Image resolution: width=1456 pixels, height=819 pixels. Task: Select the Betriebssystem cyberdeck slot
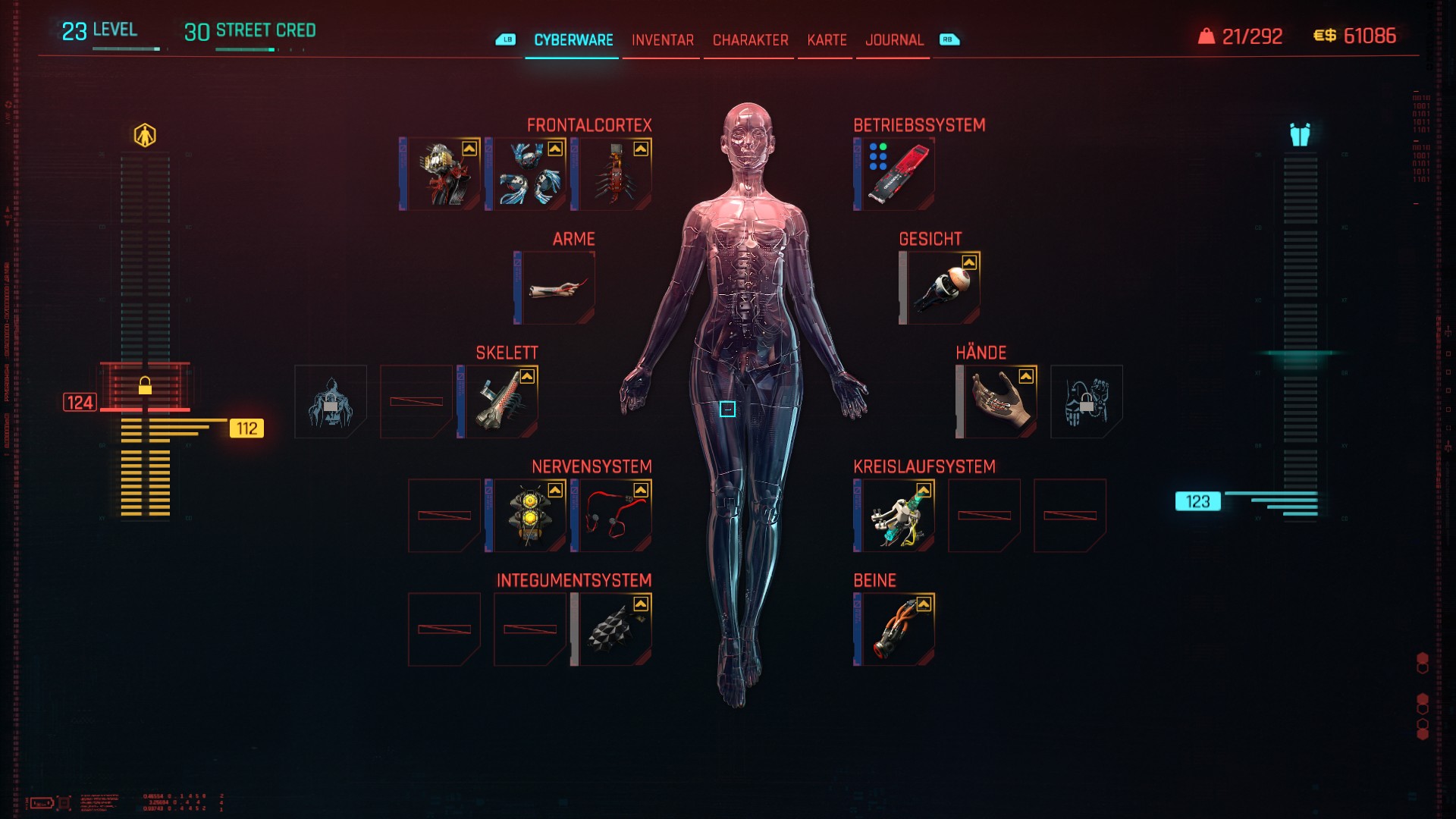(x=896, y=174)
